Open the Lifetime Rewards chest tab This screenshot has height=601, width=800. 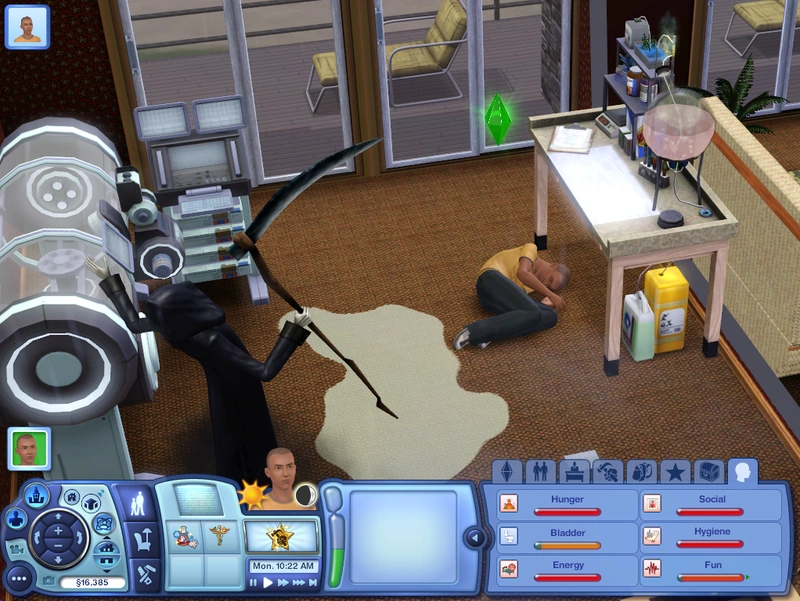tap(709, 471)
